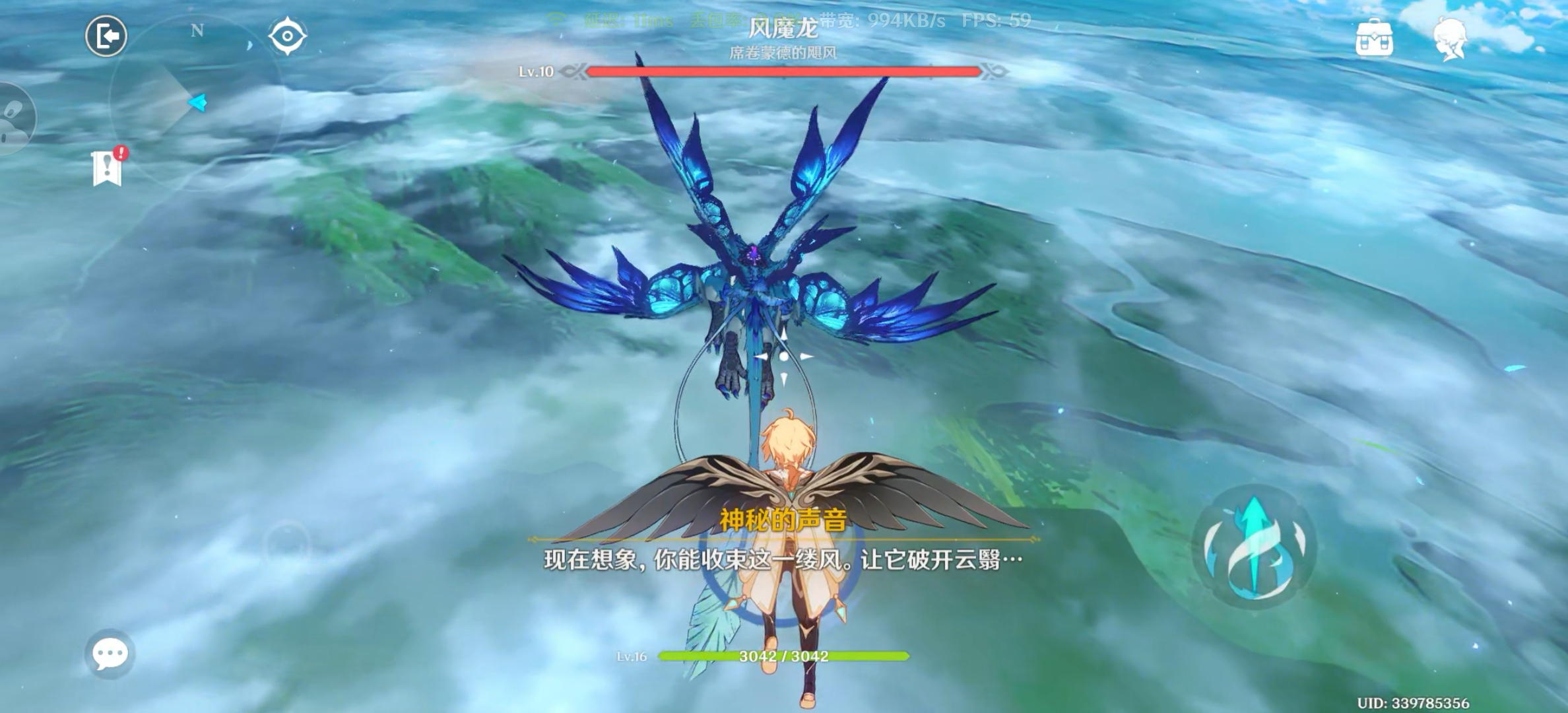The height and width of the screenshot is (713, 1568).
Task: Toggle the eye-shaped view icon
Action: coord(288,36)
